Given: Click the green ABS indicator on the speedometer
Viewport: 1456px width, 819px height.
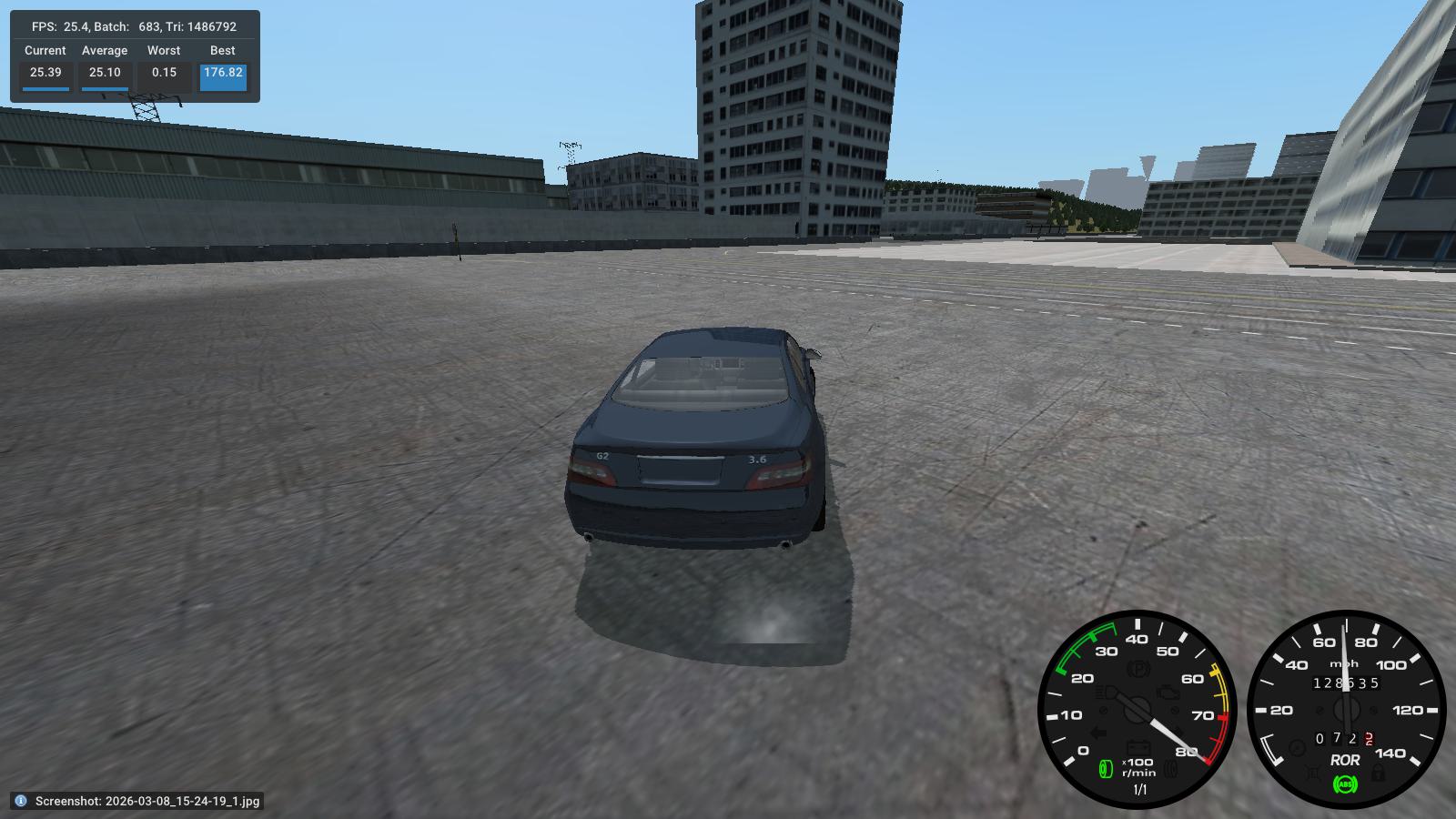Looking at the screenshot, I should coord(1345,784).
